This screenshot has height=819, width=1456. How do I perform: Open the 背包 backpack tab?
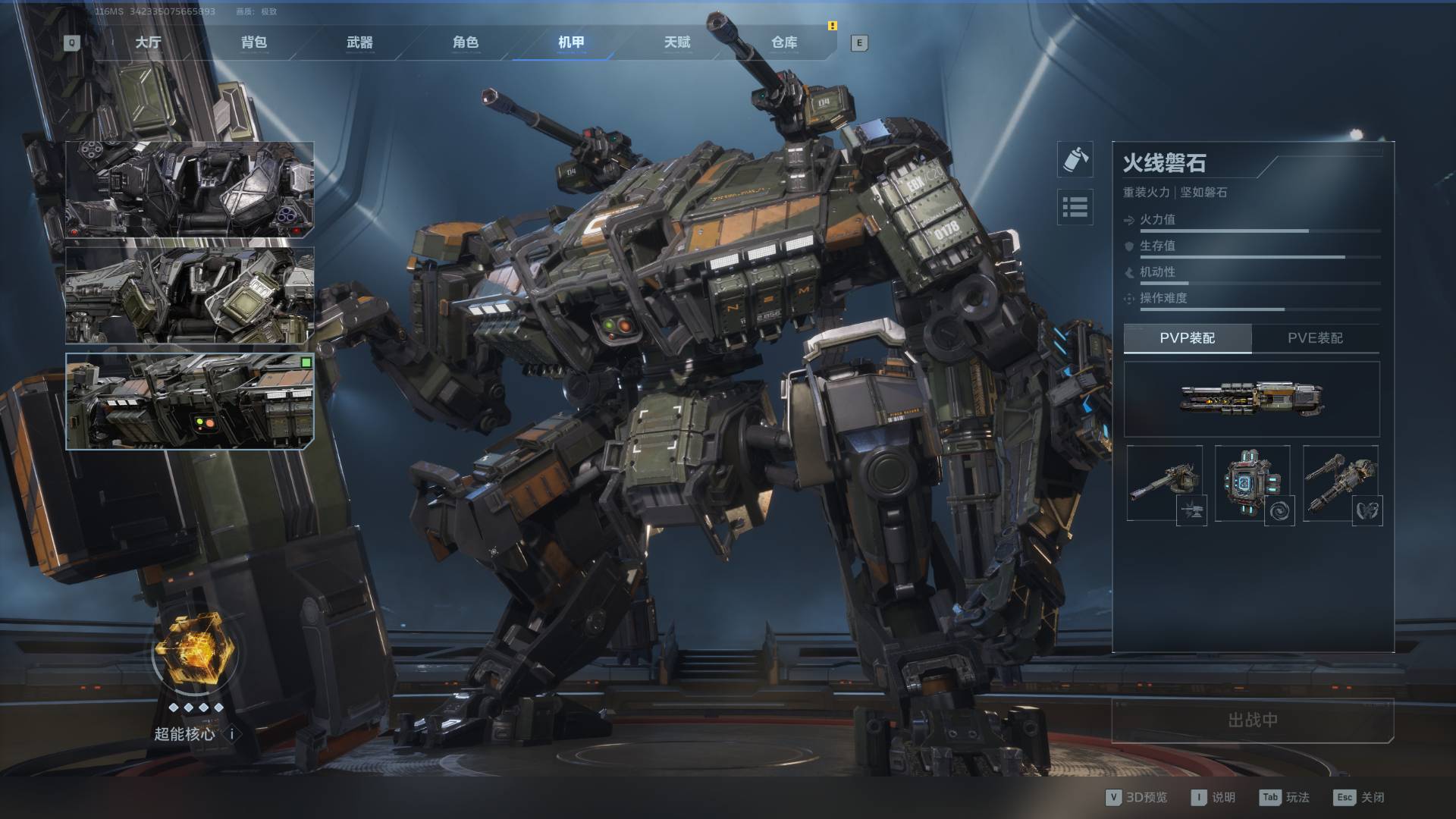coord(254,42)
